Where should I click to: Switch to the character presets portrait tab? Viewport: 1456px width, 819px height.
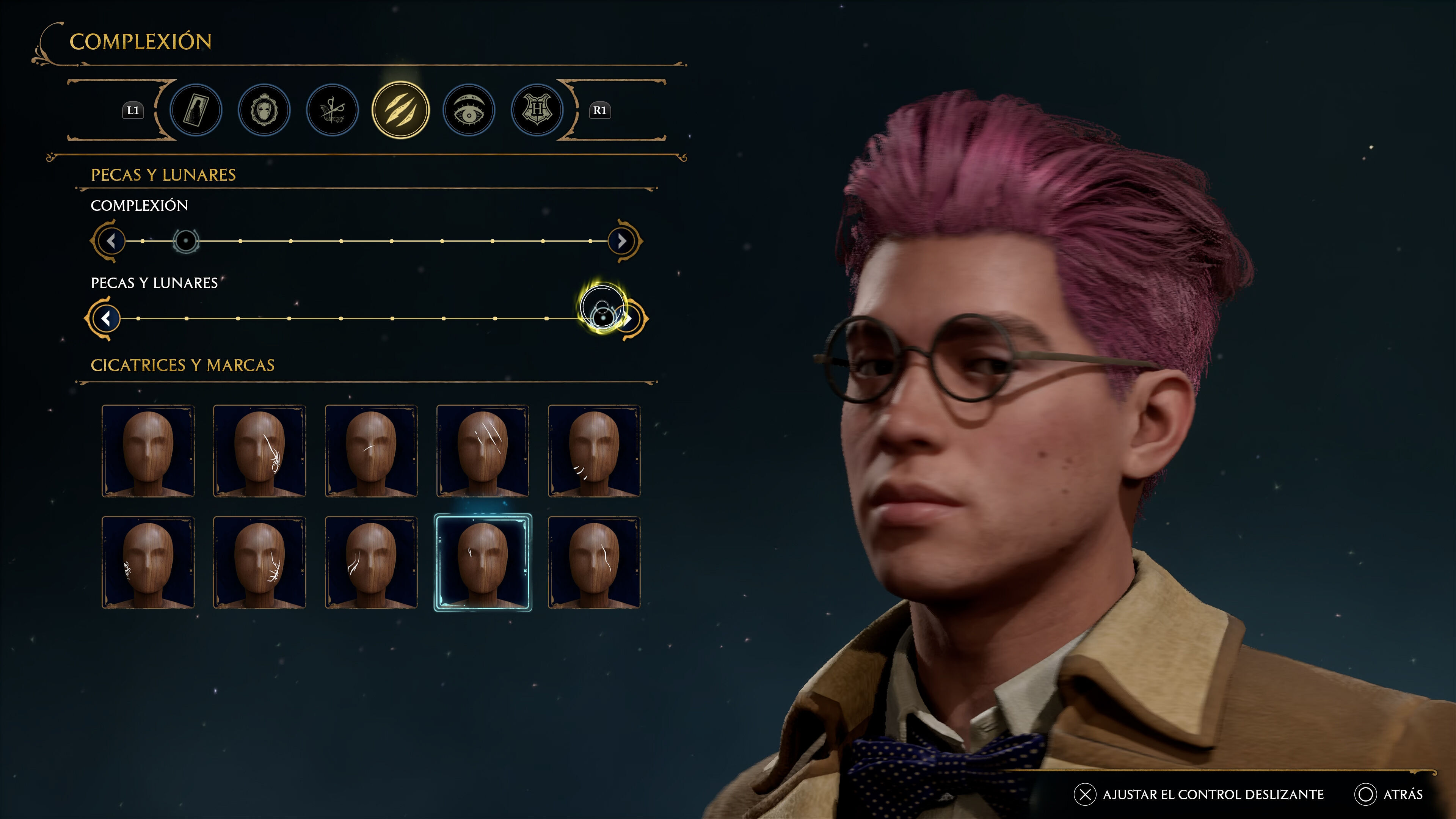pyautogui.click(x=196, y=110)
